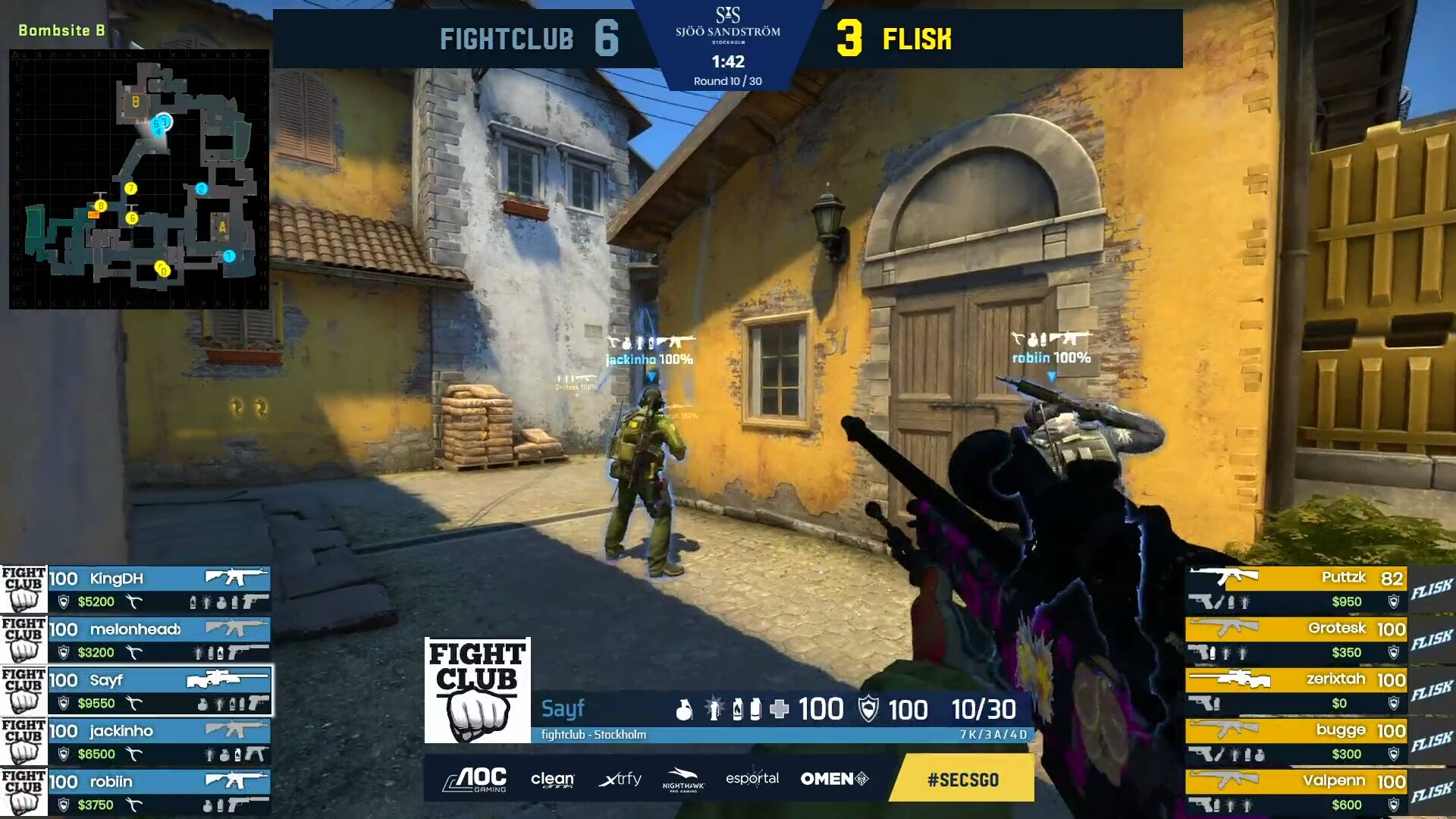The image size is (1456, 819).
Task: Select bugge's player row
Action: (x=1297, y=742)
